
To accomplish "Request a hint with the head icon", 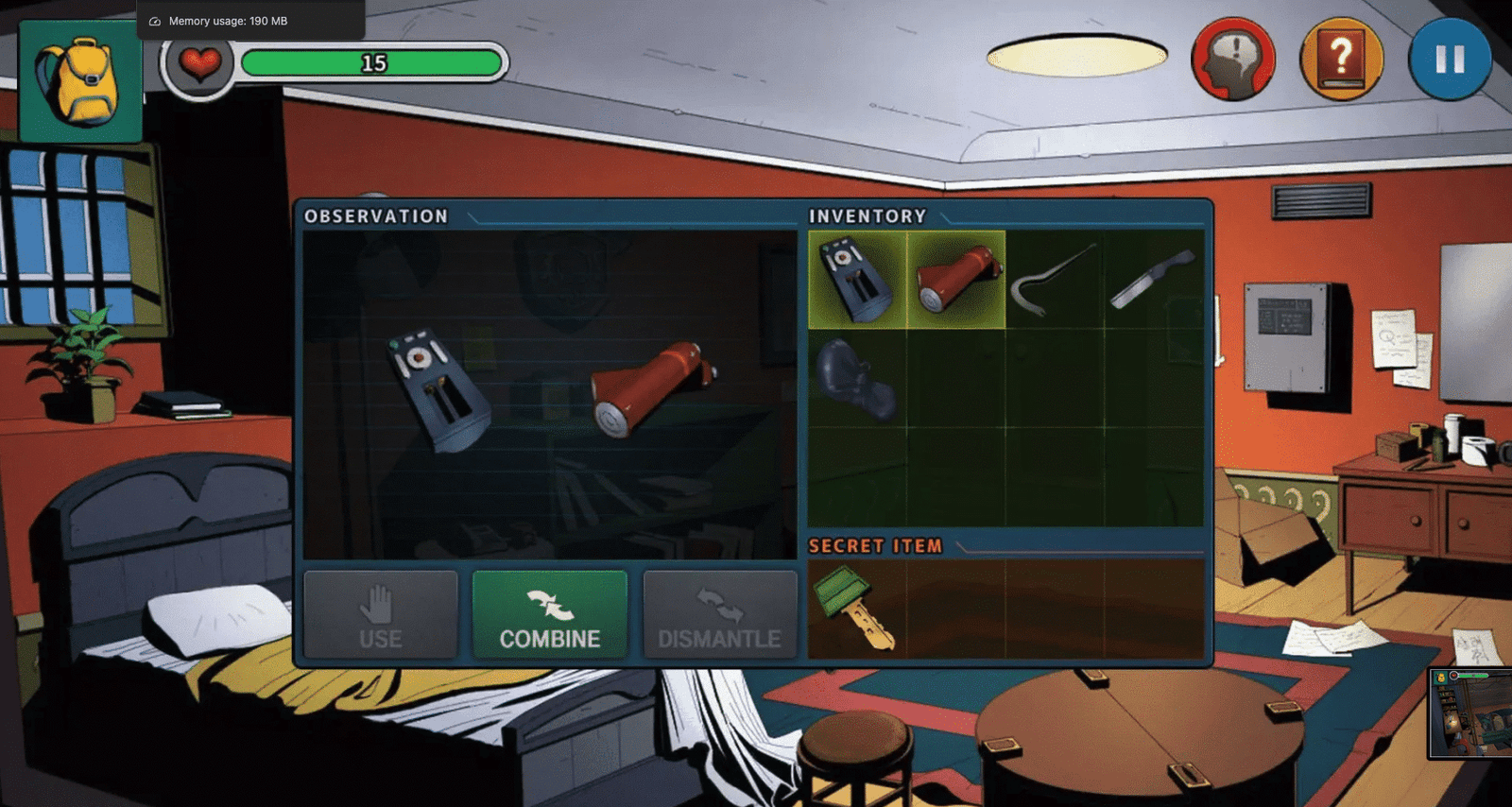I will (1233, 59).
